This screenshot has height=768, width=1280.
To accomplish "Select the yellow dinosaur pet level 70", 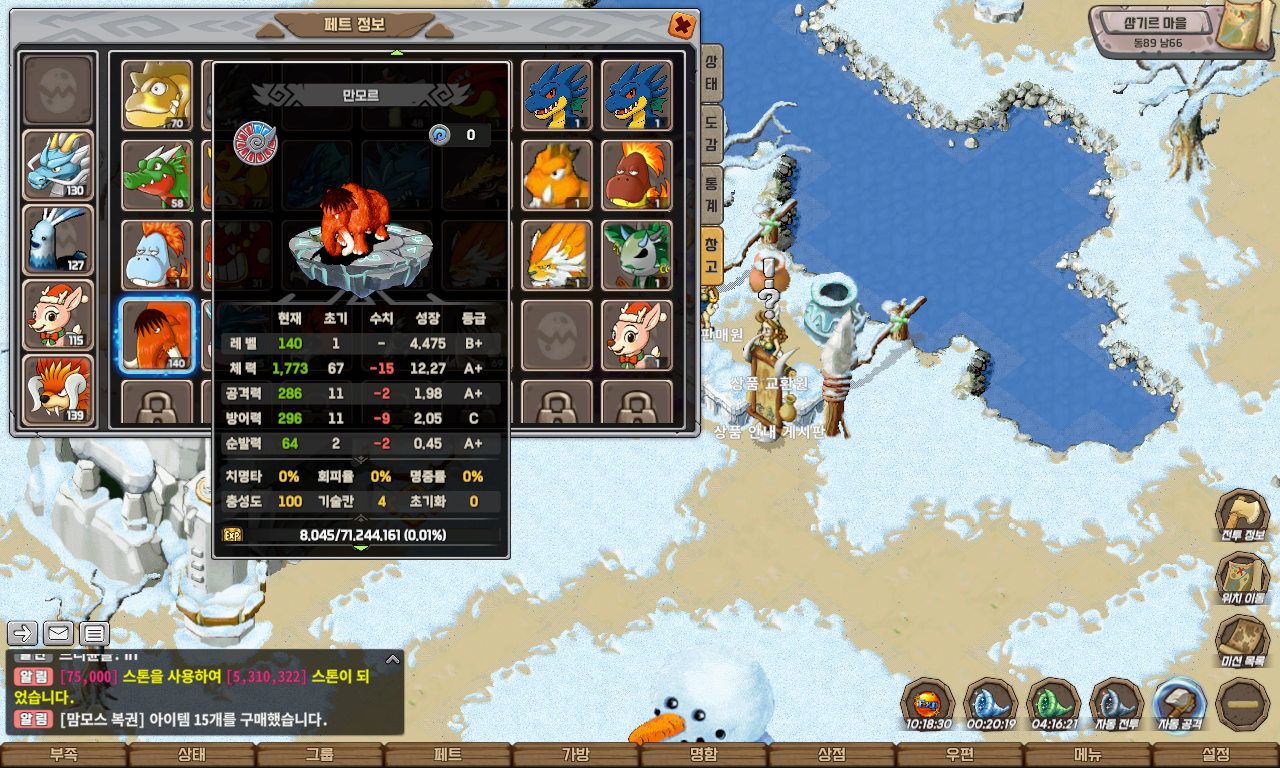I will point(157,95).
